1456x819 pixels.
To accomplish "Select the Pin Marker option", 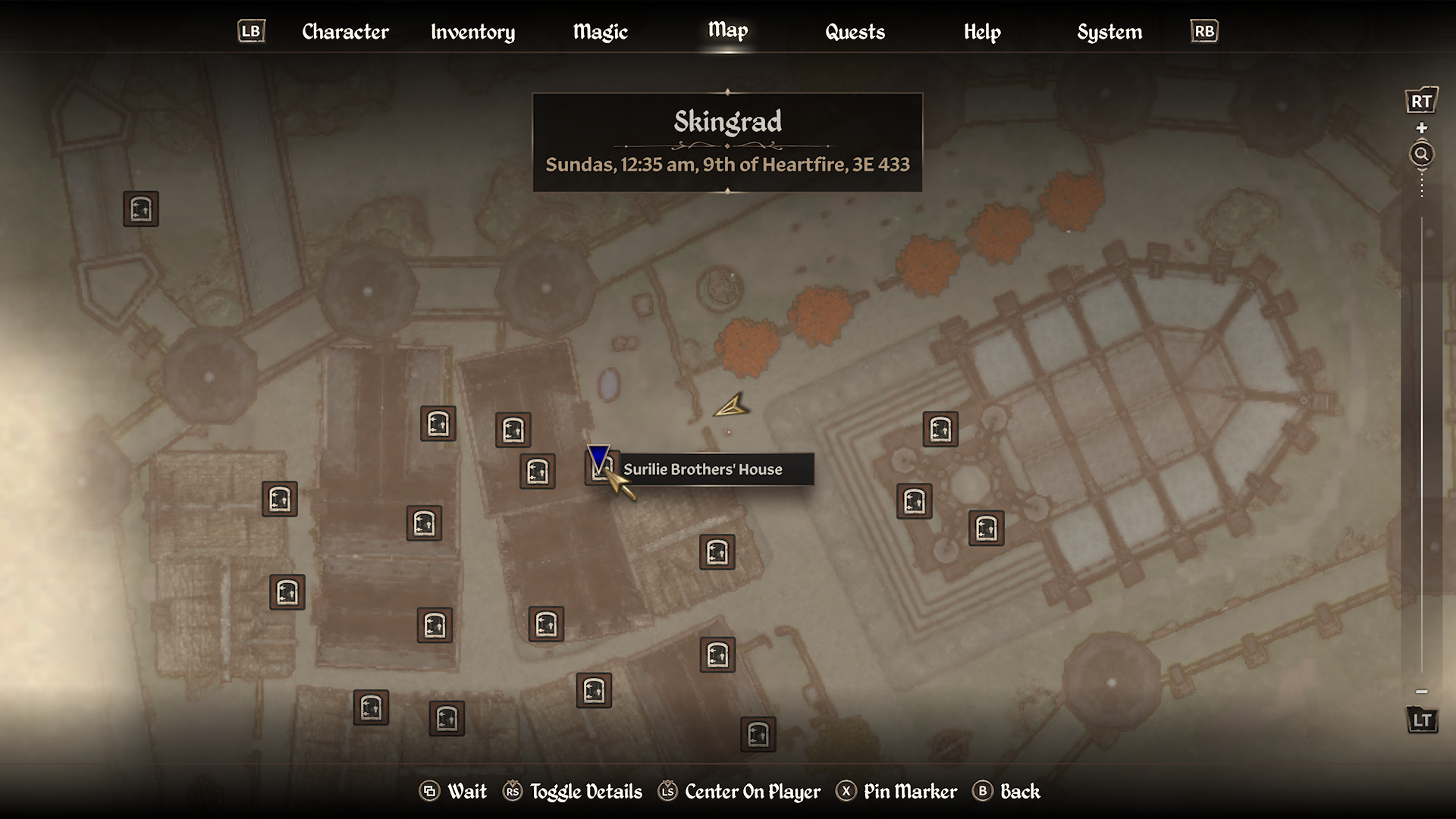I will point(897,792).
